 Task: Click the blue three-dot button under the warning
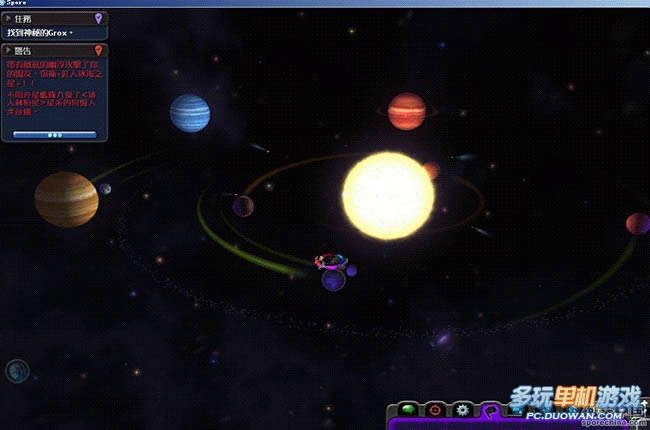pyautogui.click(x=55, y=134)
